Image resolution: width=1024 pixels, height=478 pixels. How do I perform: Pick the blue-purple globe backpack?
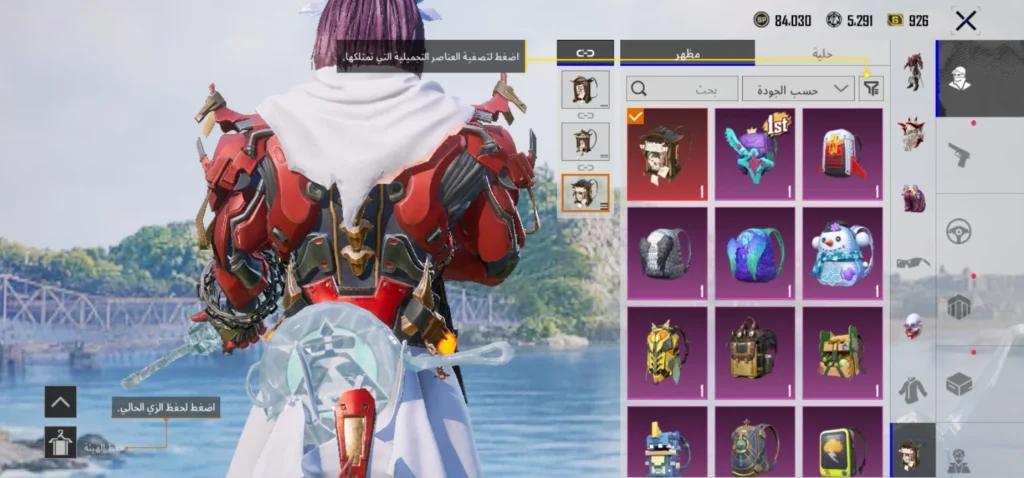pyautogui.click(x=755, y=253)
